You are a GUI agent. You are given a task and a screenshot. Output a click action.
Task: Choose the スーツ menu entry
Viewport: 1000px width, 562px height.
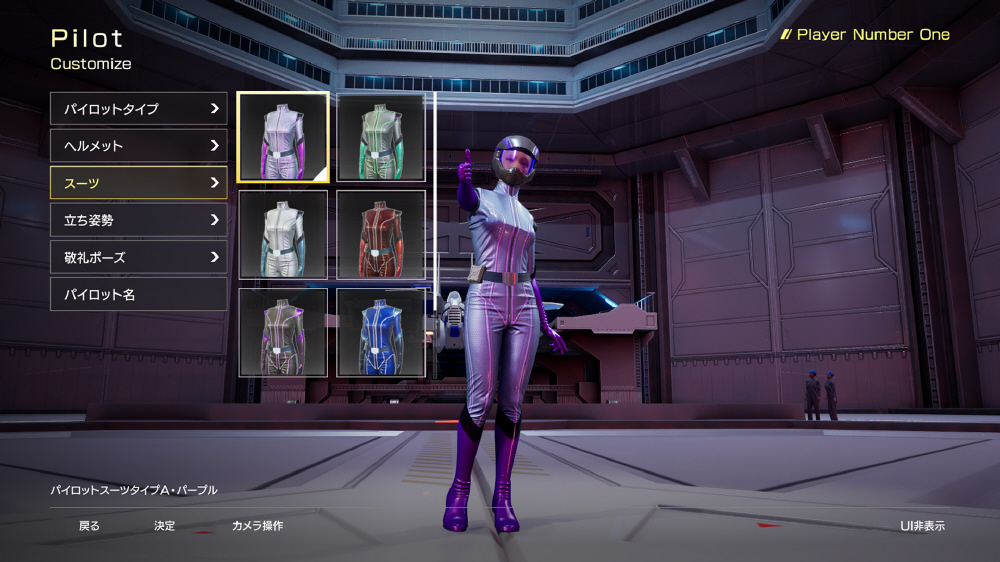coord(138,183)
